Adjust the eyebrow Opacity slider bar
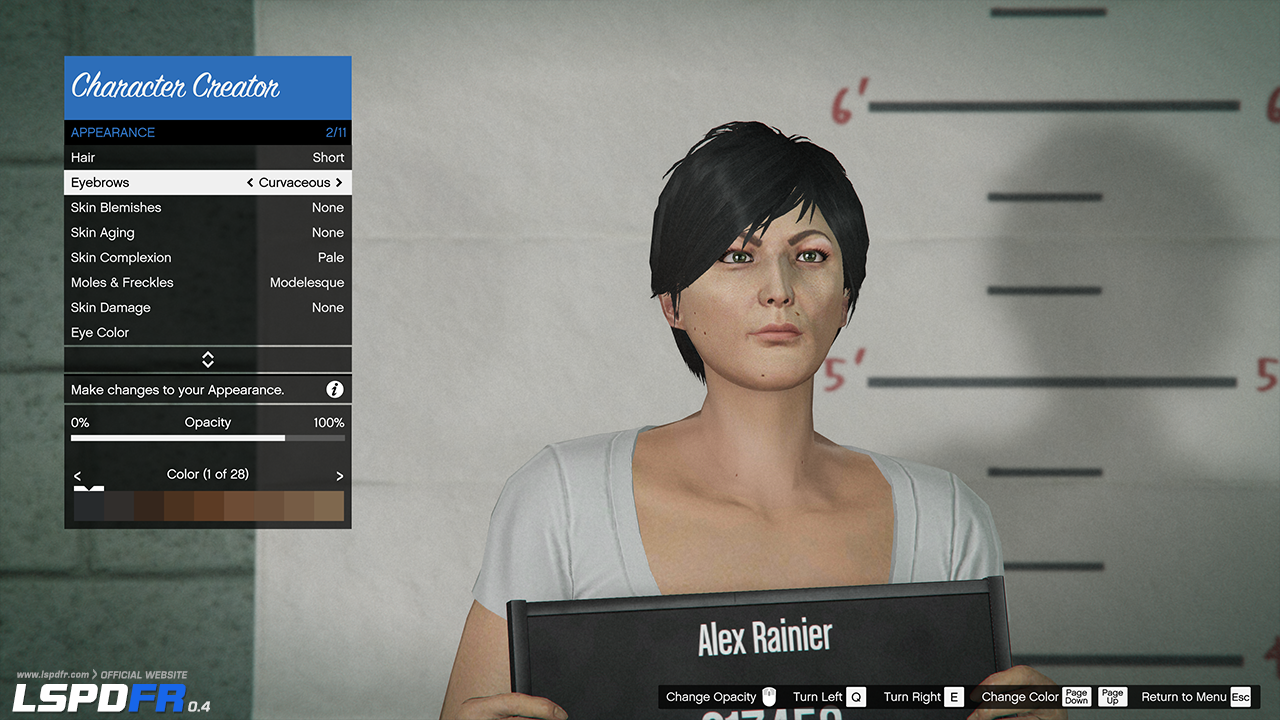Screen dimensions: 1280x720 click(x=208, y=438)
